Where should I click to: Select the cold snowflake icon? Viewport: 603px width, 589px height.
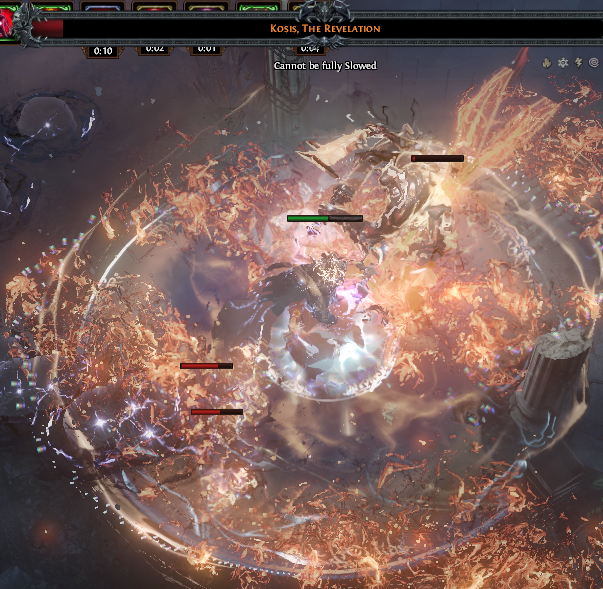pyautogui.click(x=563, y=62)
